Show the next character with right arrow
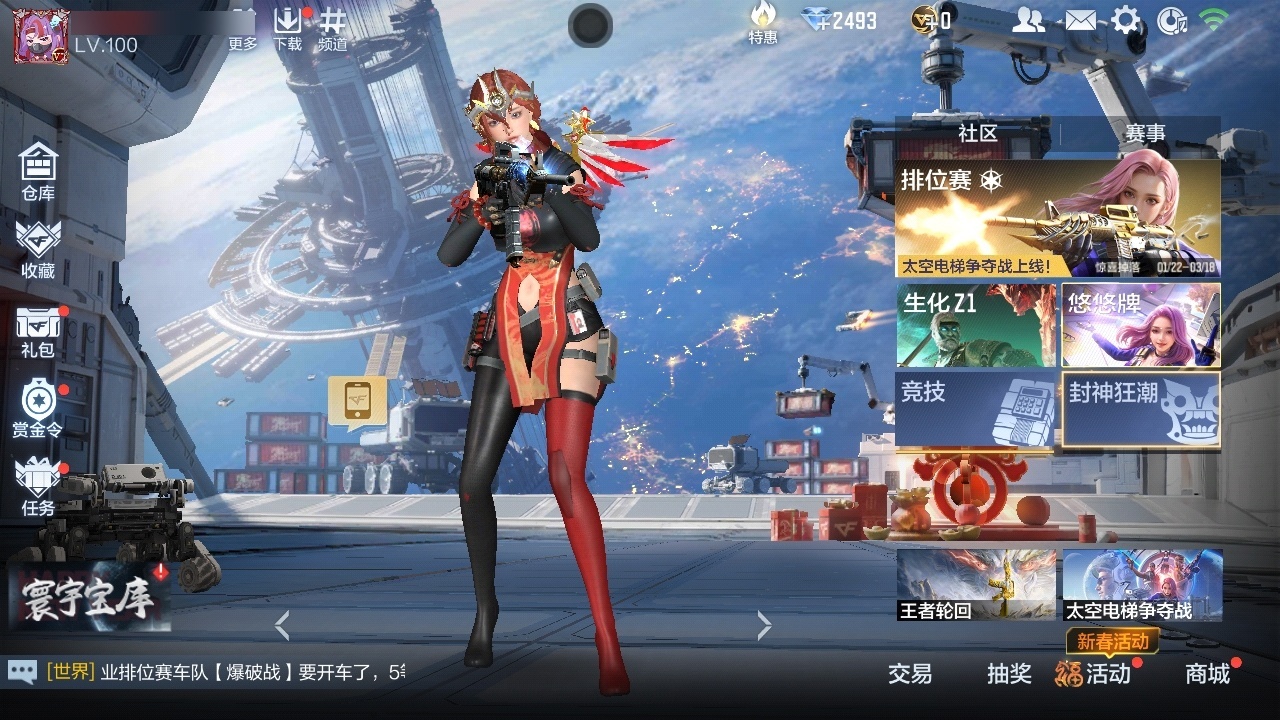1280x720 pixels. tap(764, 626)
